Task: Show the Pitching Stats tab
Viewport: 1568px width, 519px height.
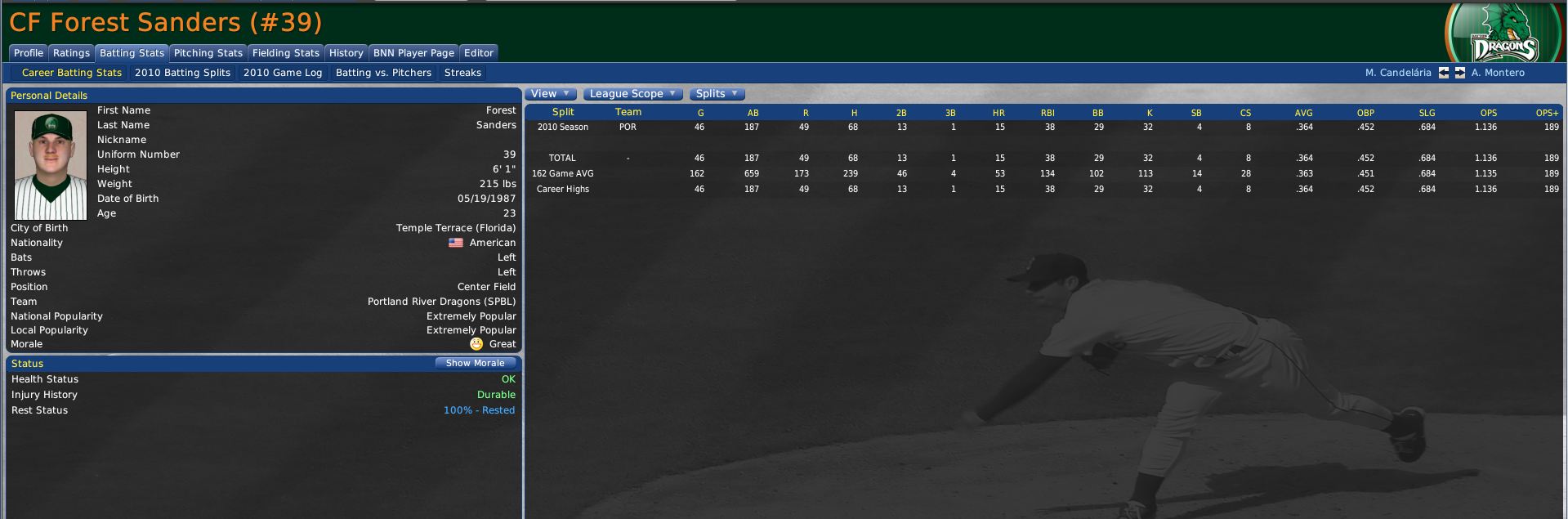Action: click(208, 53)
